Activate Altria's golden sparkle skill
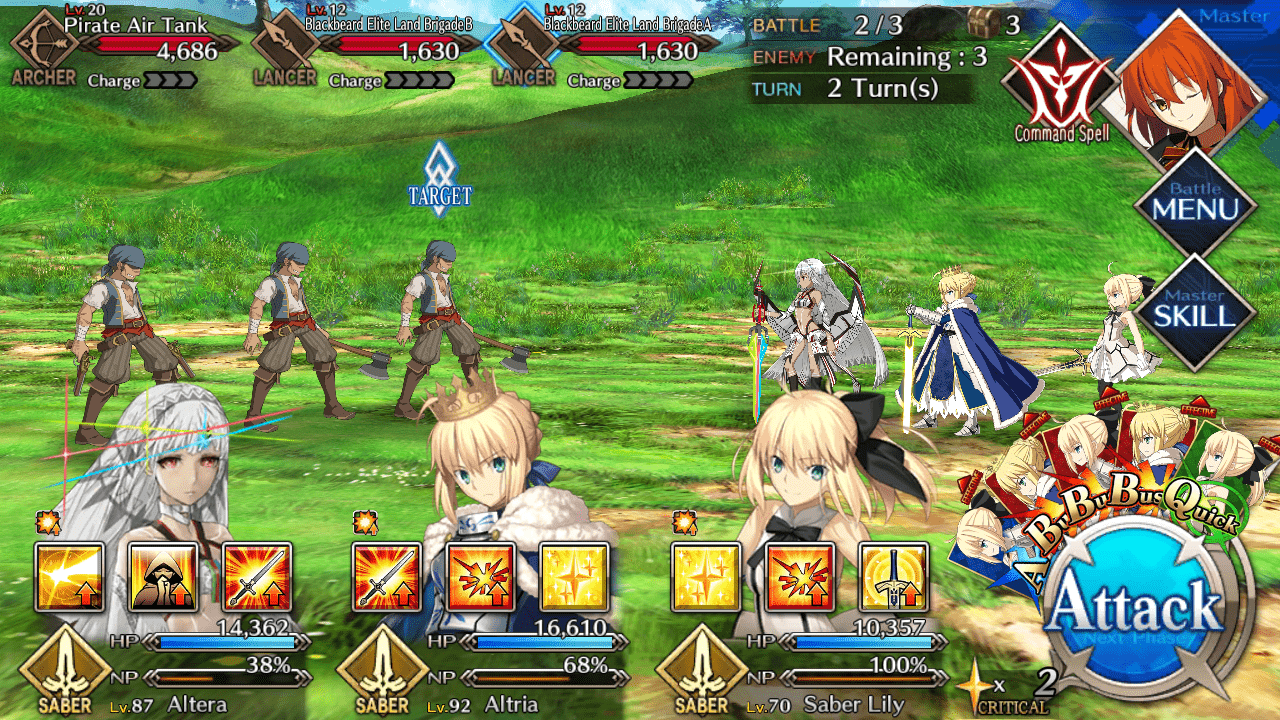This screenshot has width=1280, height=720. pos(574,577)
